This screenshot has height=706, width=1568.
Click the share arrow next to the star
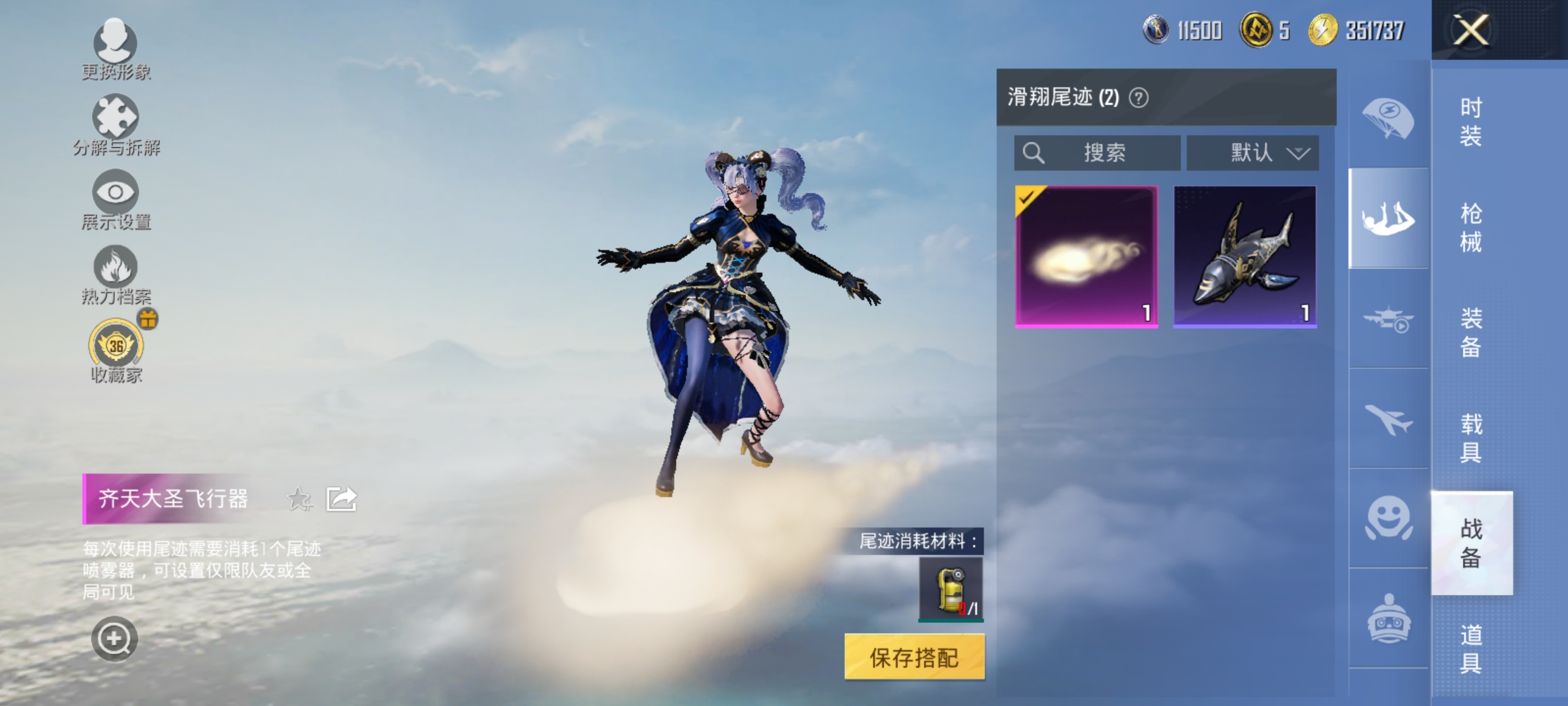coord(342,498)
